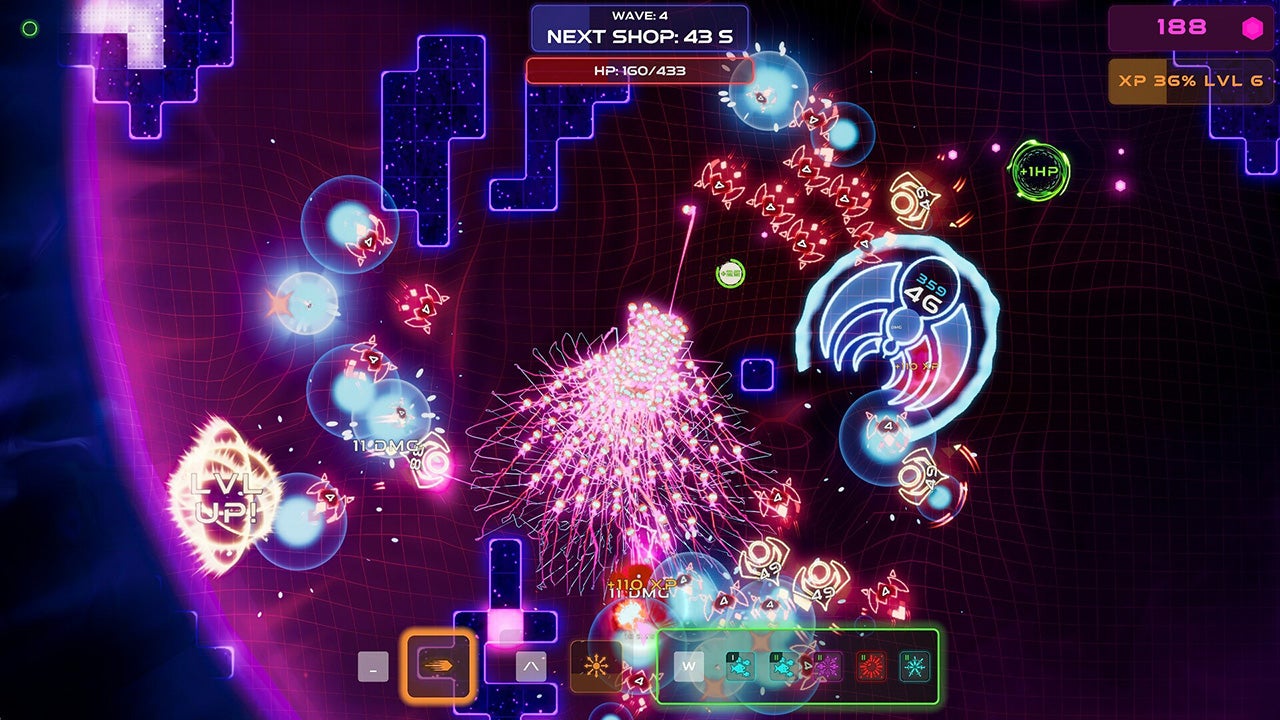Select the purple starburst weapon icon
Screen dimensions: 1280x720
827,666
